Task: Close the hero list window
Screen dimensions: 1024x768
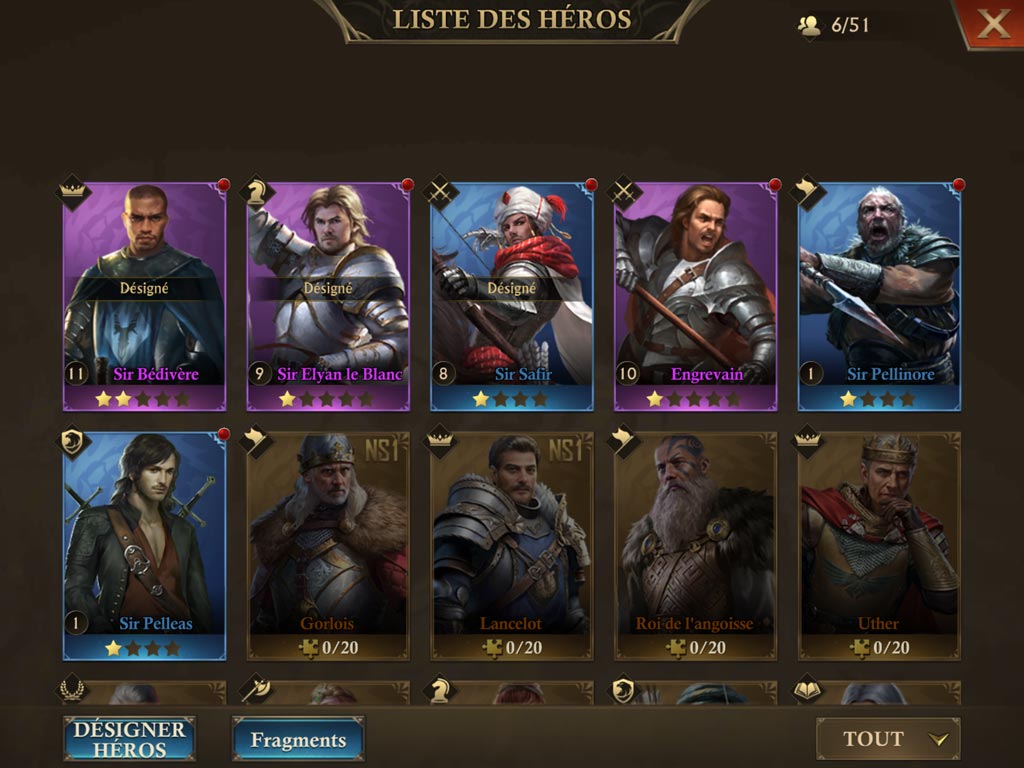Action: tap(992, 24)
